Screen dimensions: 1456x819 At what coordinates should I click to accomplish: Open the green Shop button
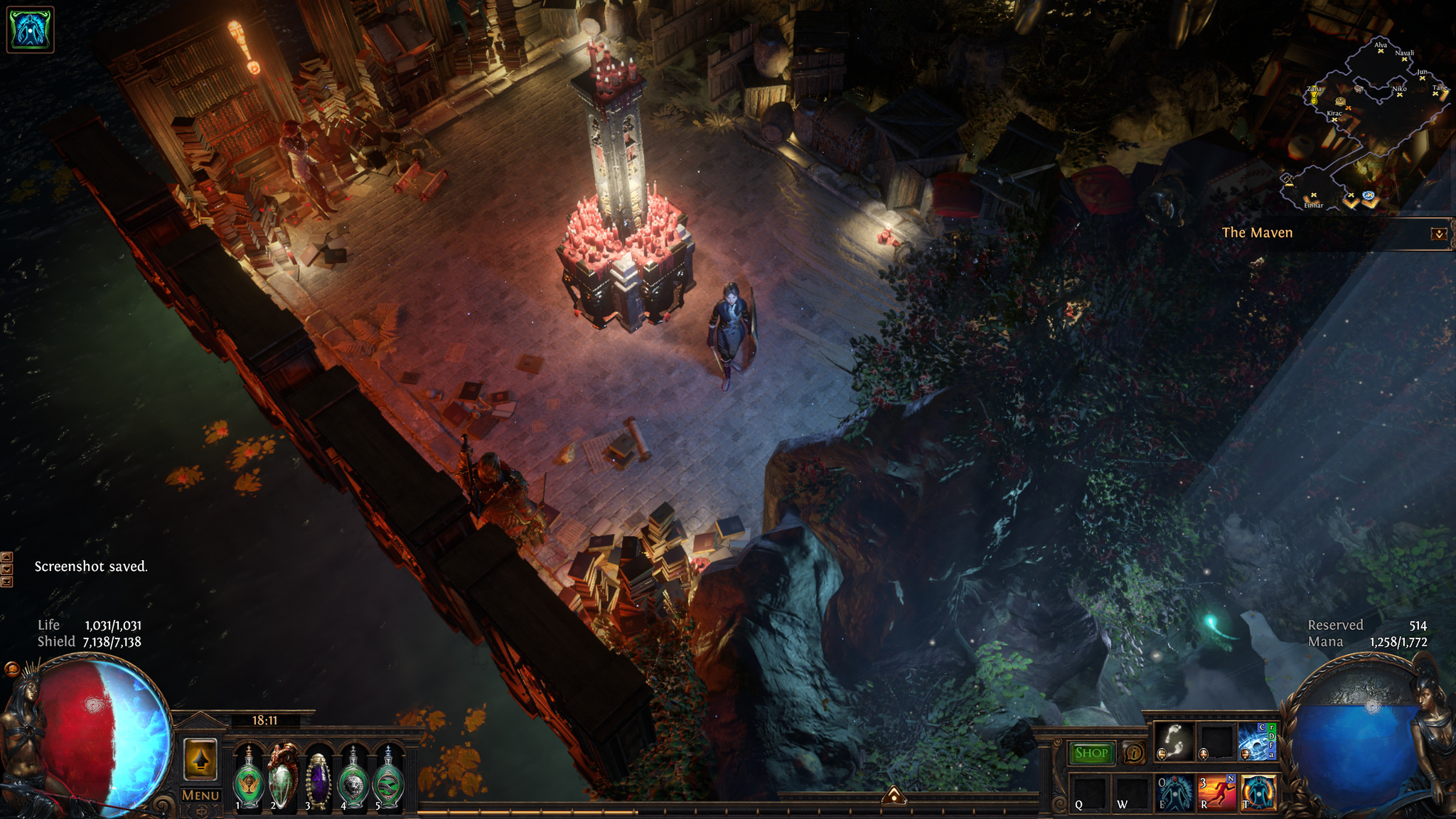point(1091,753)
